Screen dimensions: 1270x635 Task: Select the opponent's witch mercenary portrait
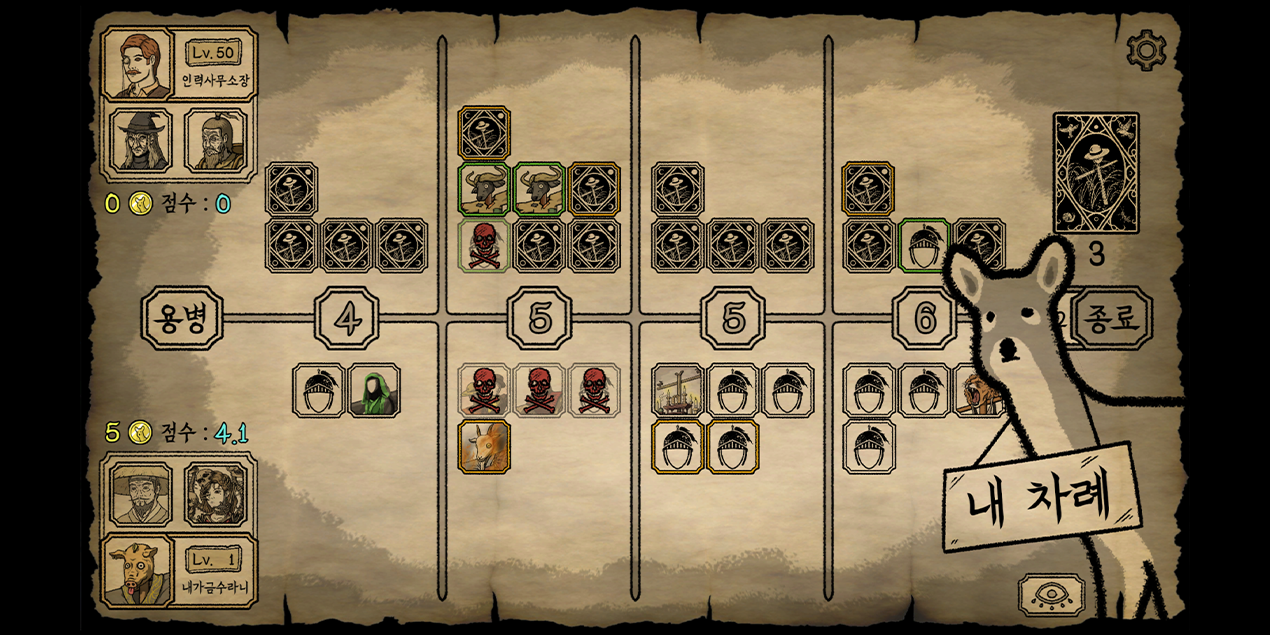point(140,140)
